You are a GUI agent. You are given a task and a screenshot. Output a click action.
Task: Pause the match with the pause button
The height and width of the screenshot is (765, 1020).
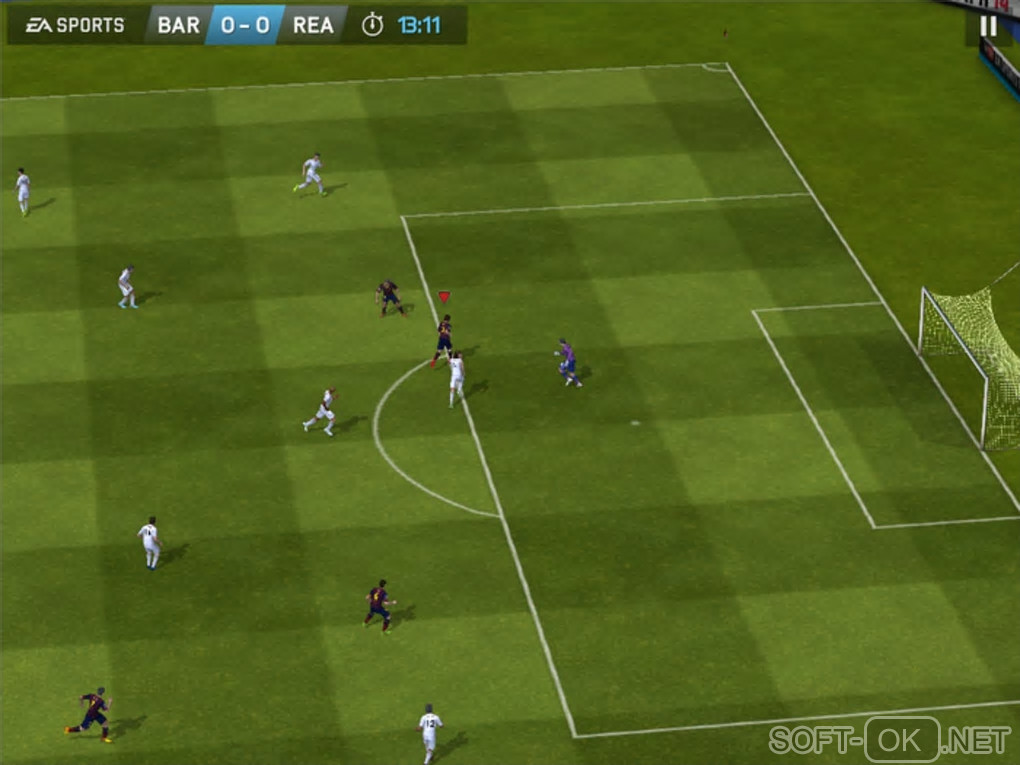(988, 26)
